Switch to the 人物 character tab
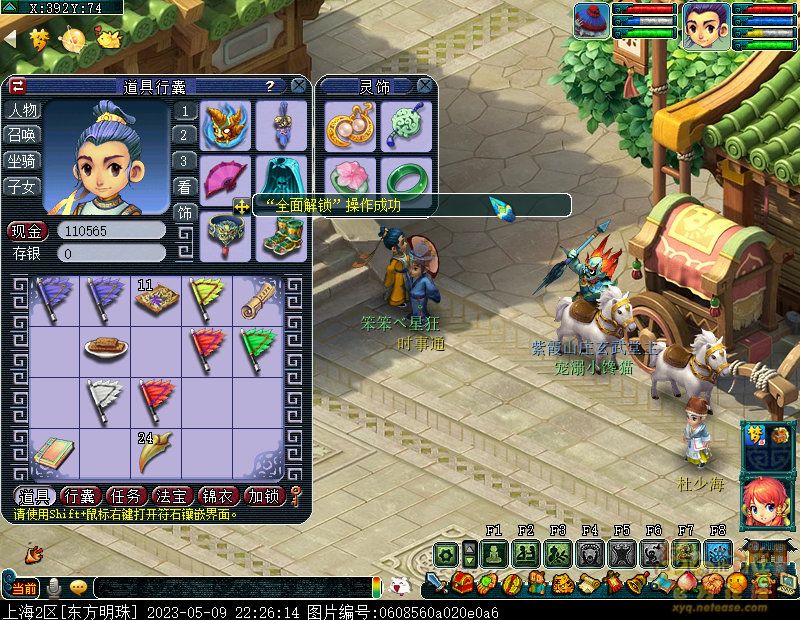The width and height of the screenshot is (800, 620). 22,111
